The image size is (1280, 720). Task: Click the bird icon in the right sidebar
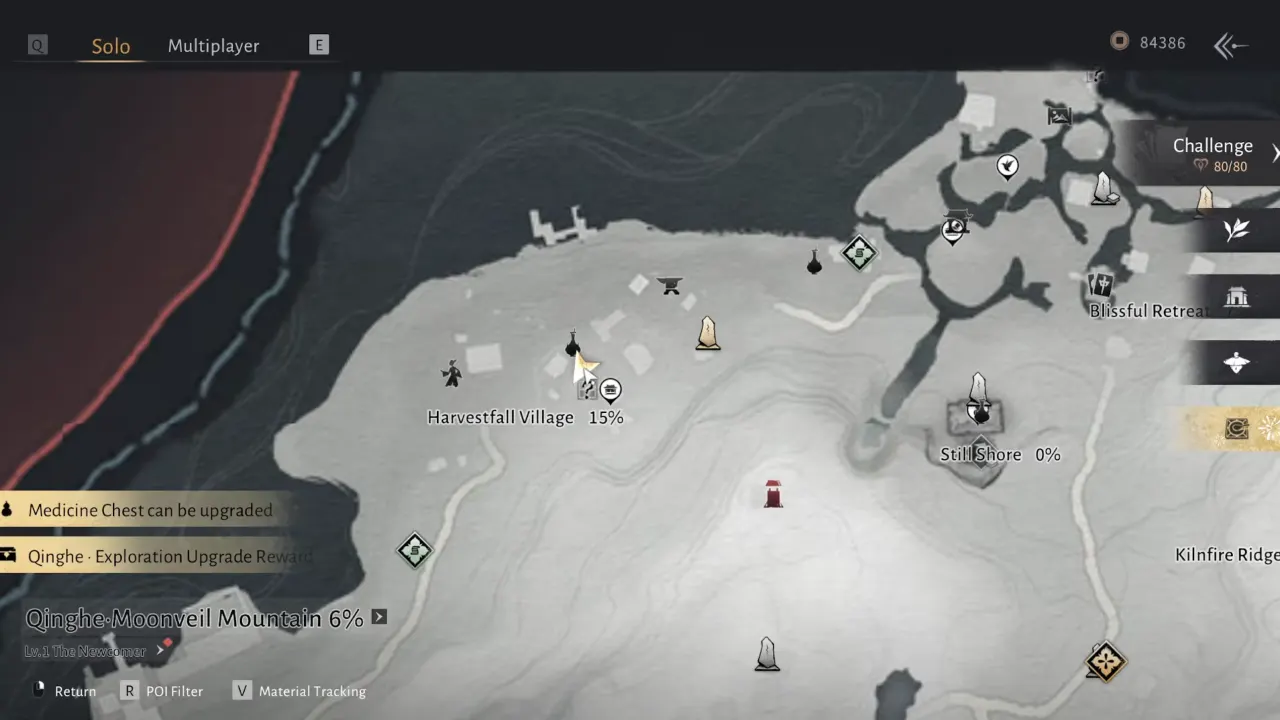point(1236,363)
